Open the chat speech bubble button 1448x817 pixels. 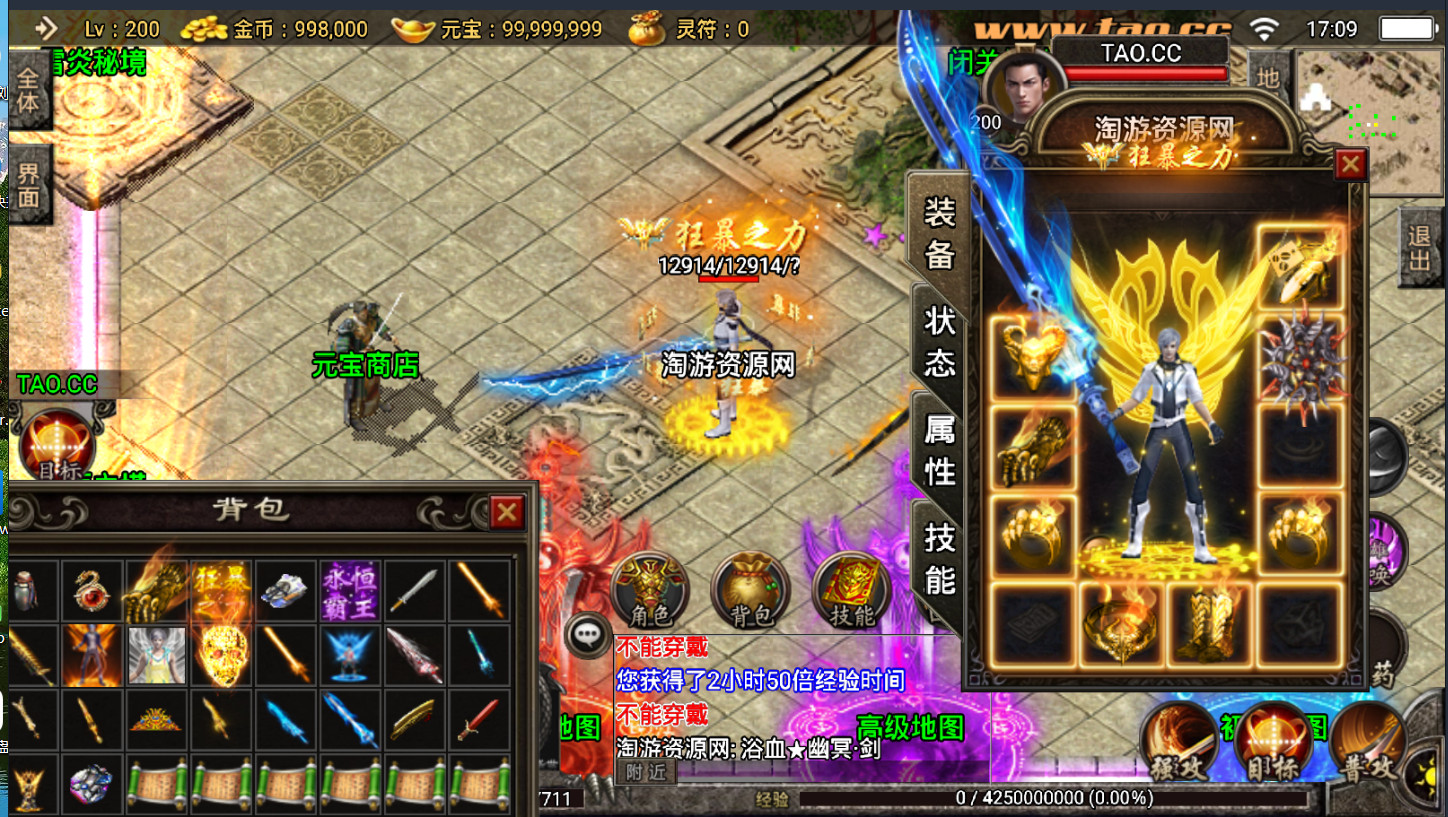point(587,634)
